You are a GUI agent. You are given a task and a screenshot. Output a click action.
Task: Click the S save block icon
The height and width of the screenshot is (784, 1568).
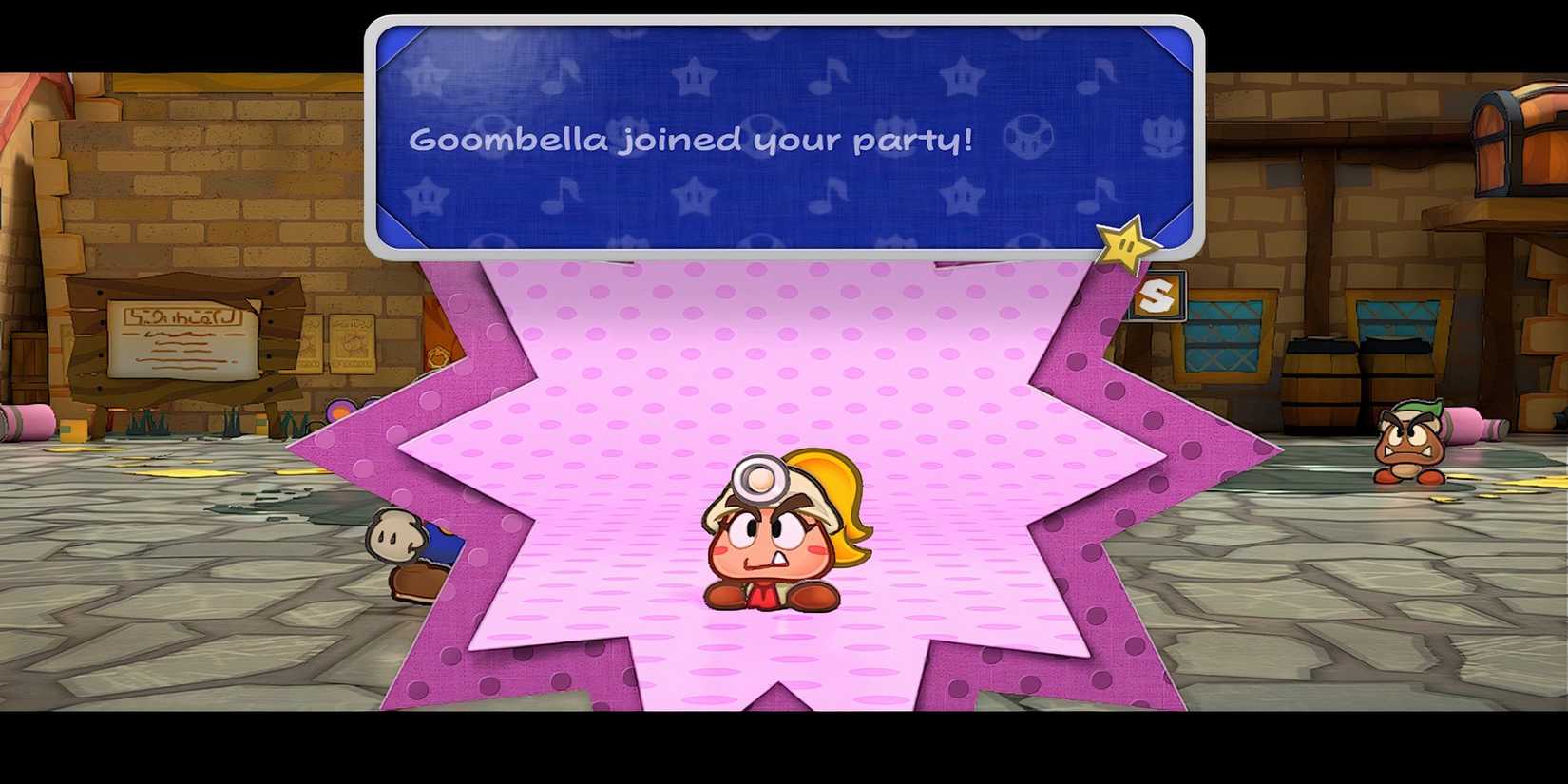pyautogui.click(x=1161, y=295)
